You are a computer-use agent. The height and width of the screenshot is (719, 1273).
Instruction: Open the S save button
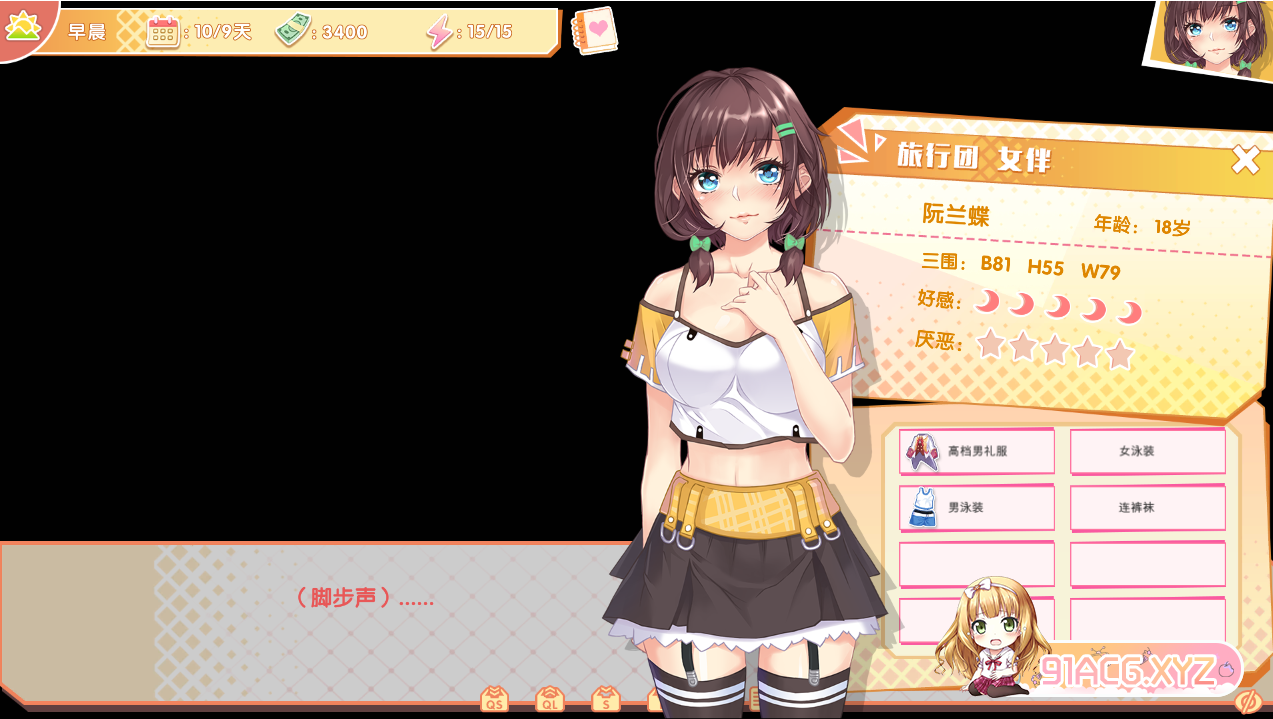tap(605, 699)
